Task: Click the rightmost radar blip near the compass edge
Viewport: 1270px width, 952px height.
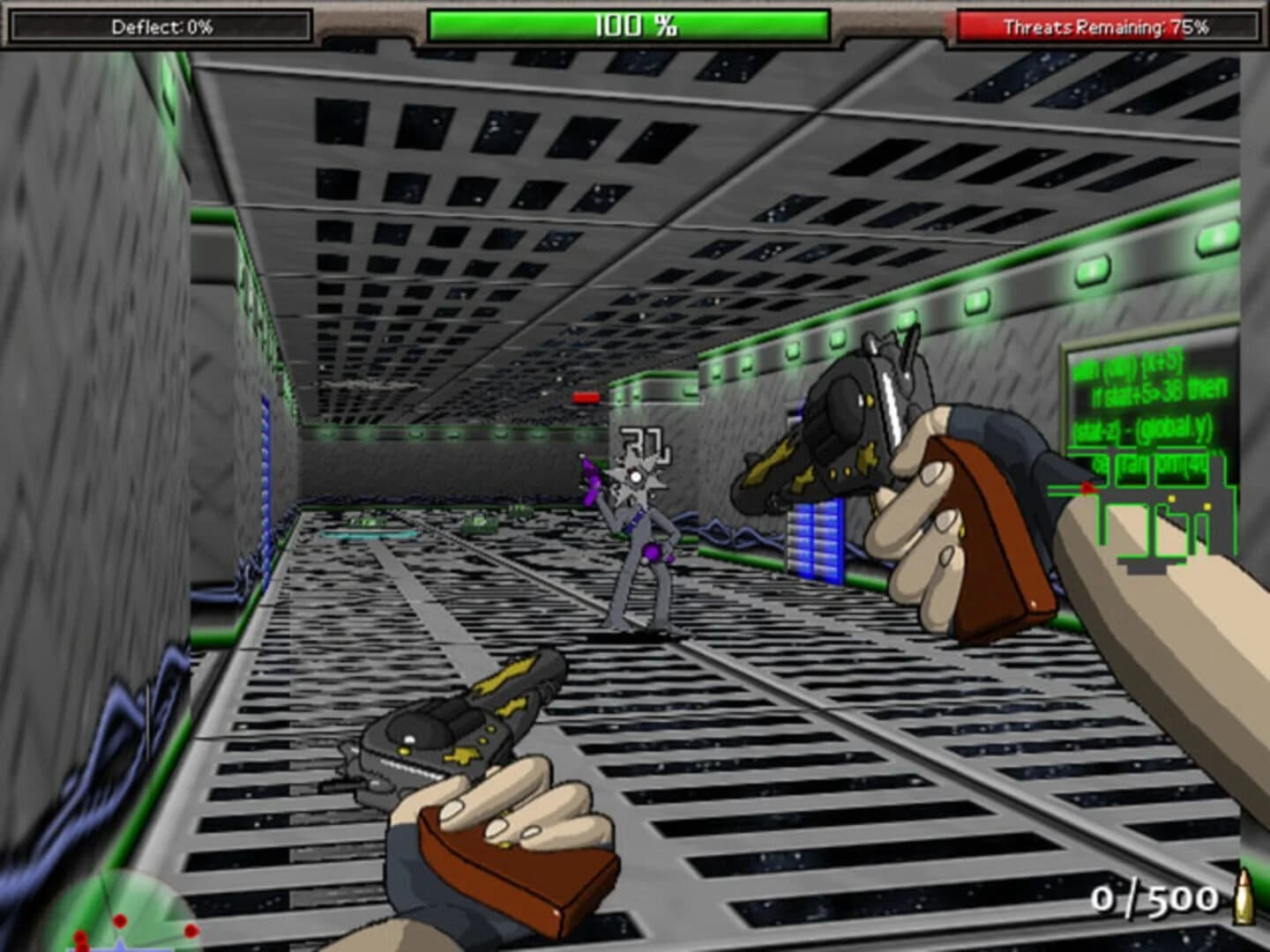Action: [x=190, y=931]
